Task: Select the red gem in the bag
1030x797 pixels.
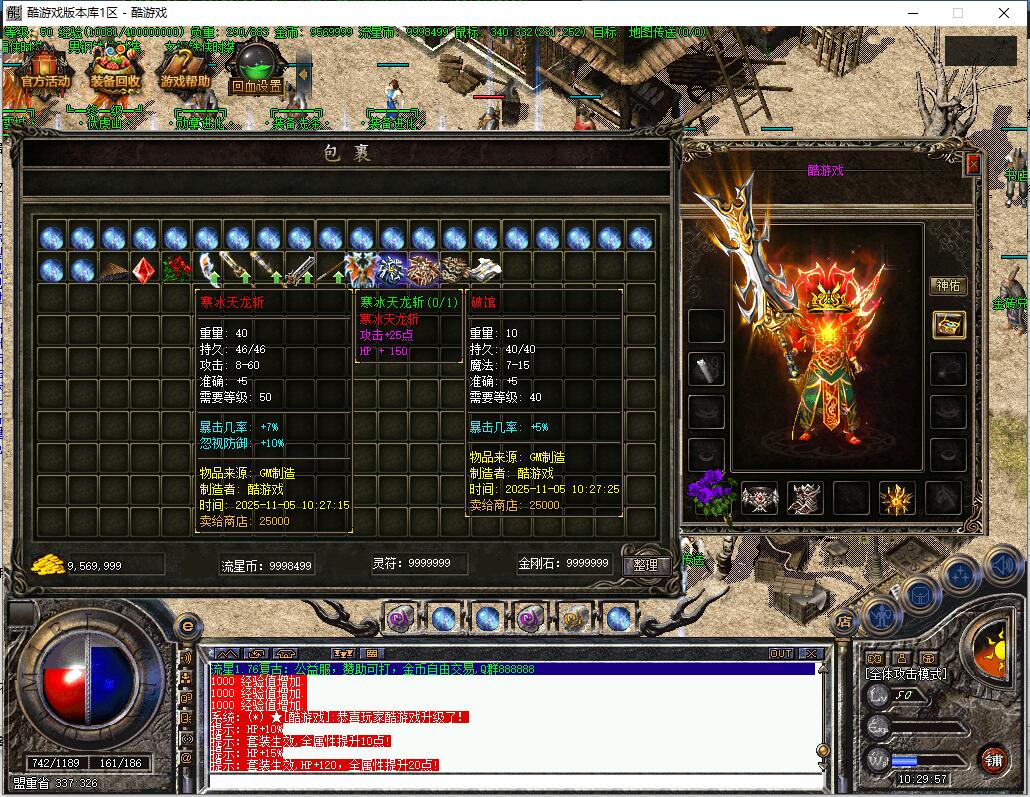Action: tap(145, 269)
